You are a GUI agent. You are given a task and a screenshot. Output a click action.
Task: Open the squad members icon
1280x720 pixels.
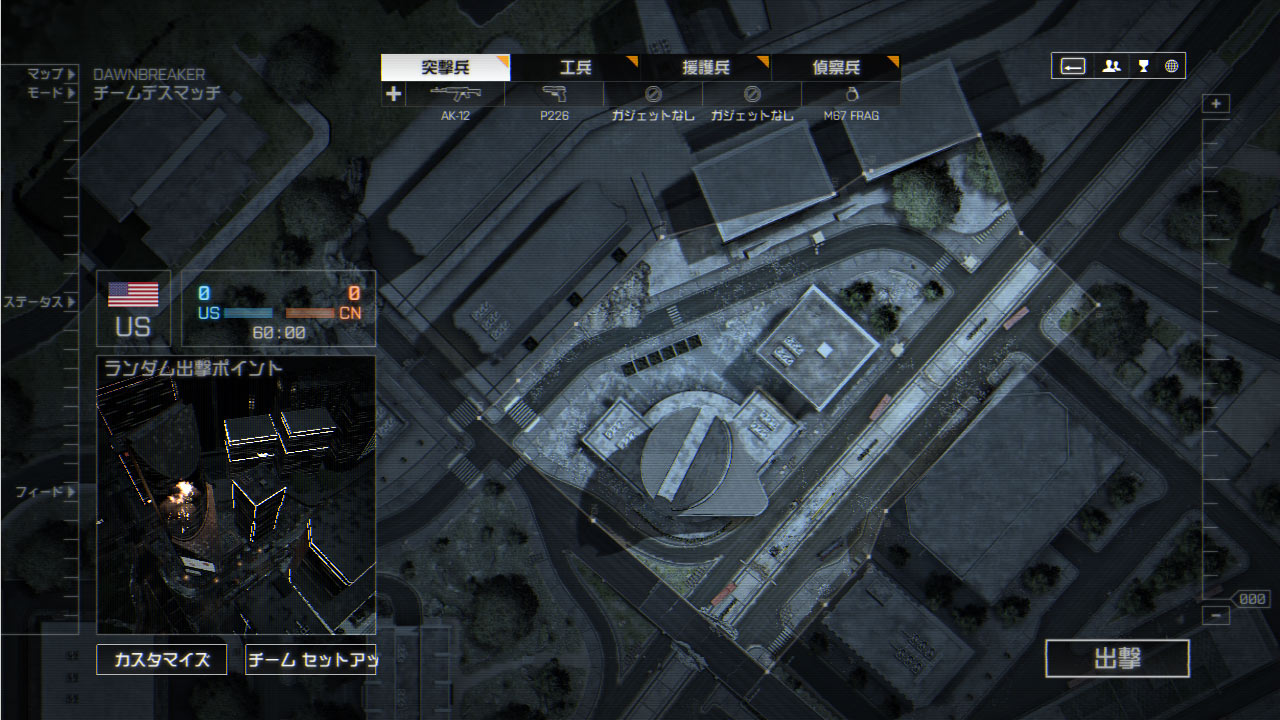coord(1111,66)
